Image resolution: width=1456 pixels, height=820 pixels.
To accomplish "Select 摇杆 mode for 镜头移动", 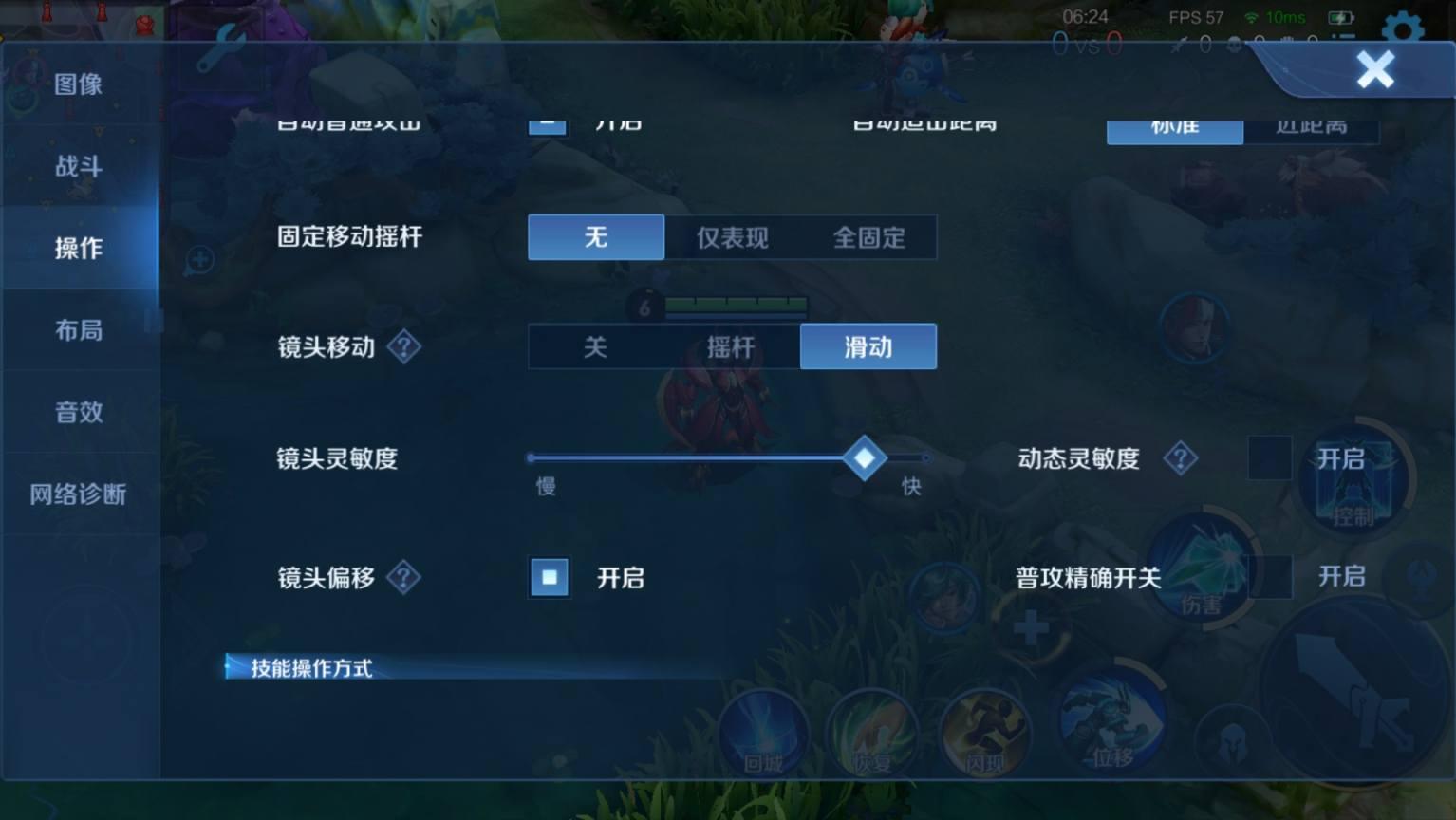I will coord(732,346).
